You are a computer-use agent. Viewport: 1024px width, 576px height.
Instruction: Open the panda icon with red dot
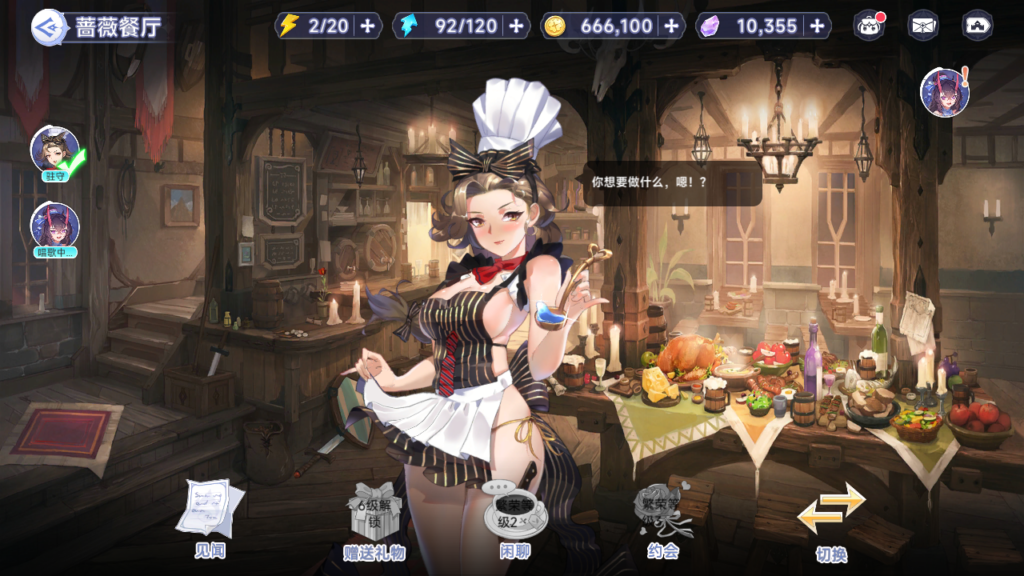(x=869, y=26)
